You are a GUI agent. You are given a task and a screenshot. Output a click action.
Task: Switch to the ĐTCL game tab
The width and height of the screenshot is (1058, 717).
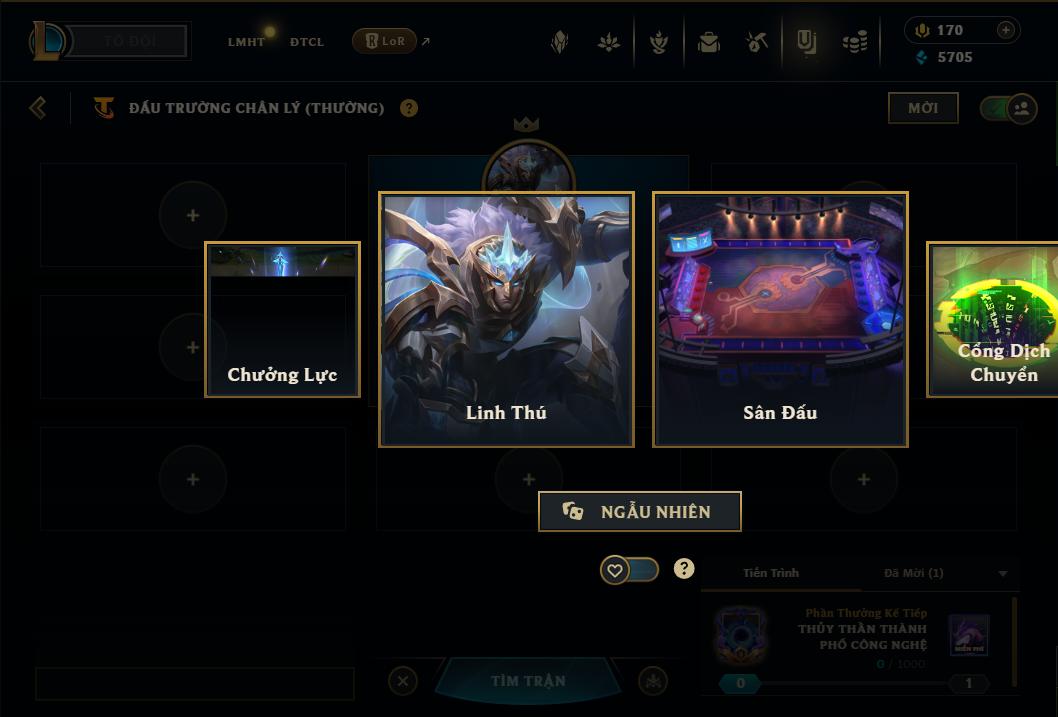[307, 42]
